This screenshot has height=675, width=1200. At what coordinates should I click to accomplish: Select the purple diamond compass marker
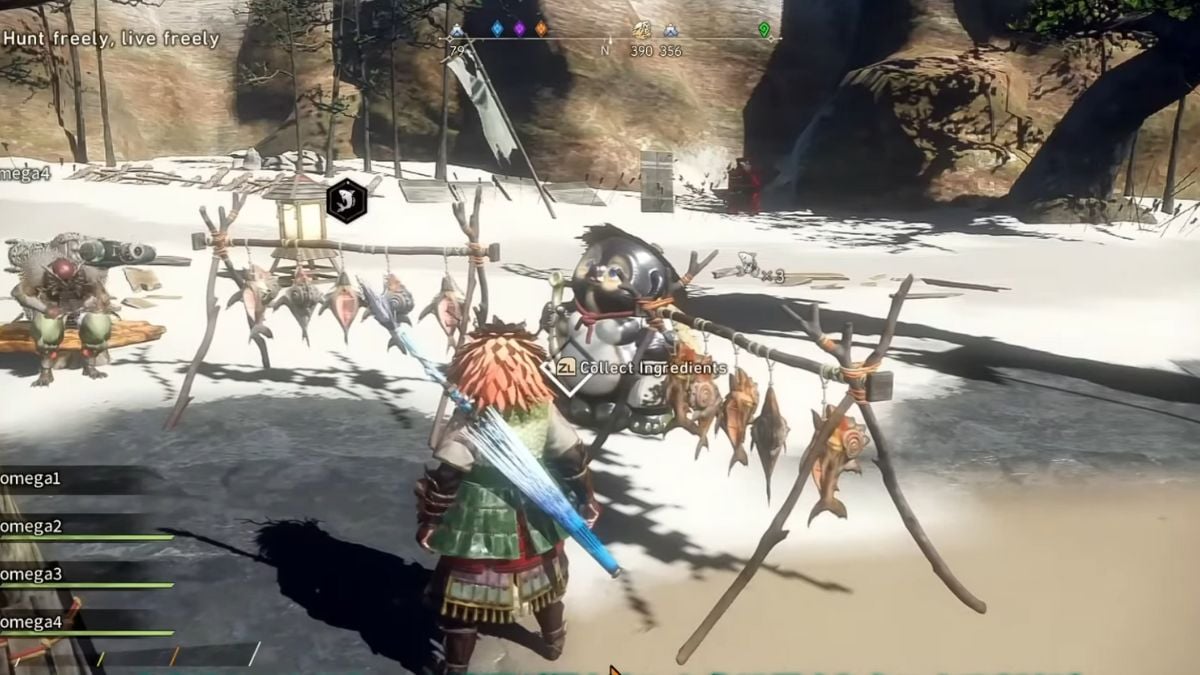[x=519, y=29]
